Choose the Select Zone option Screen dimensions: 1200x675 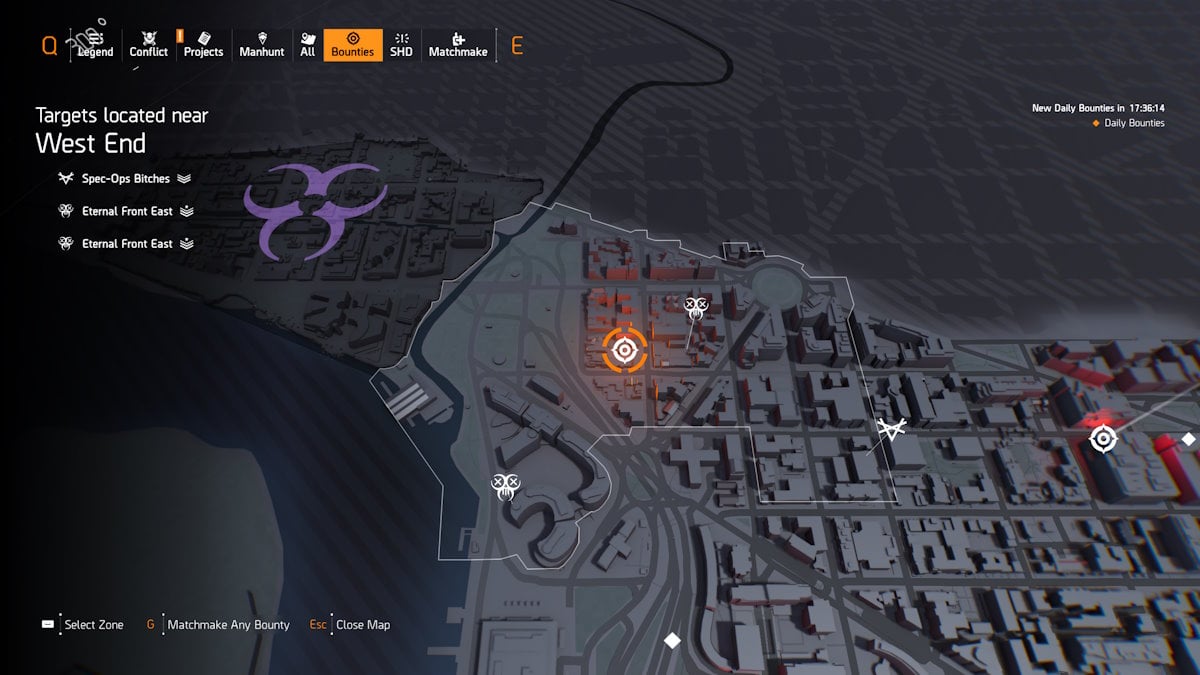point(93,625)
